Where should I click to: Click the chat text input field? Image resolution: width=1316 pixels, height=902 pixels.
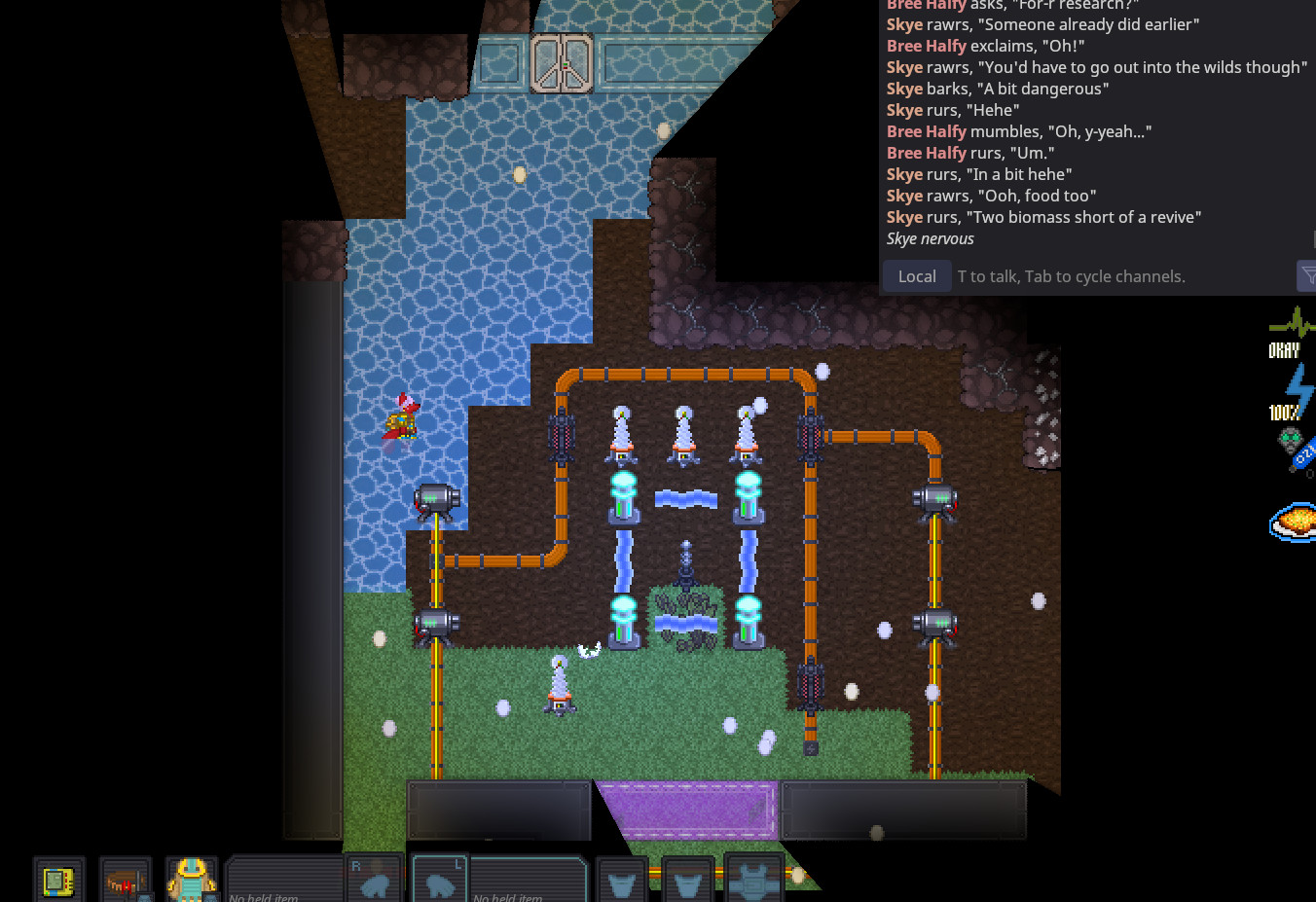(x=1119, y=276)
